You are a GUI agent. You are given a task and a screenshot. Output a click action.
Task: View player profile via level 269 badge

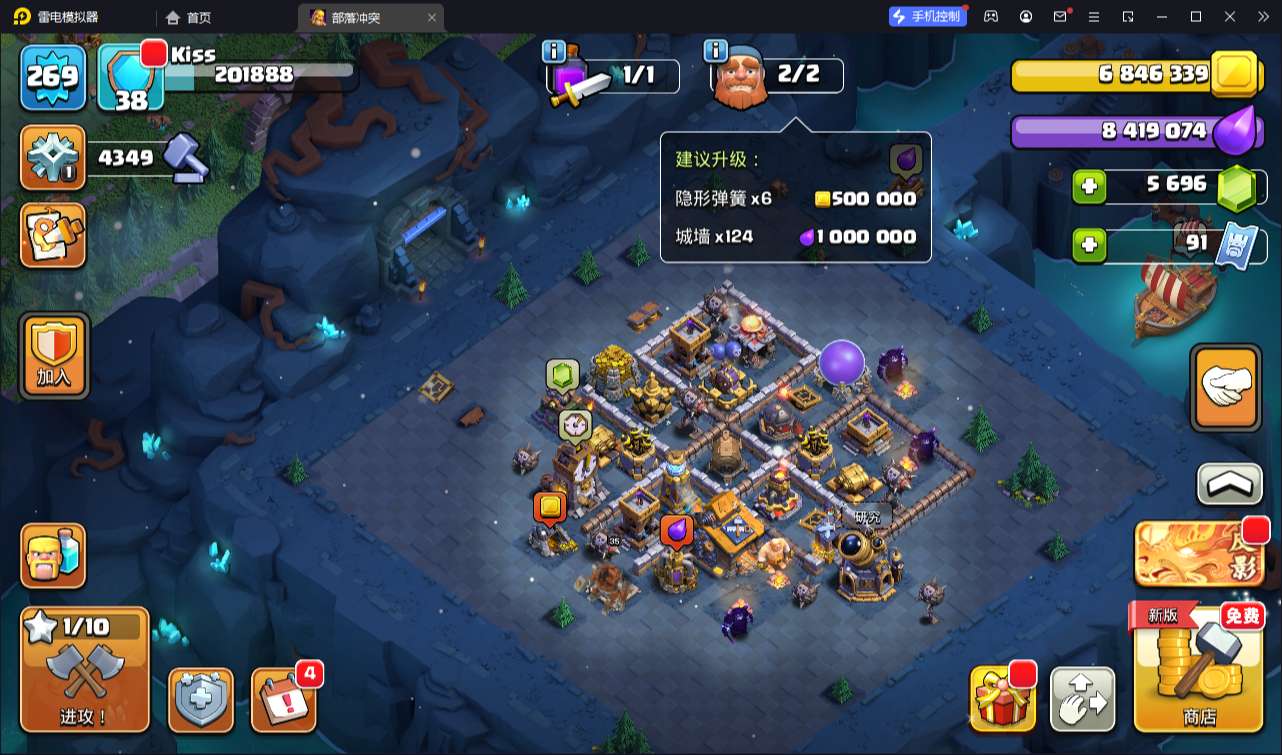tap(53, 76)
